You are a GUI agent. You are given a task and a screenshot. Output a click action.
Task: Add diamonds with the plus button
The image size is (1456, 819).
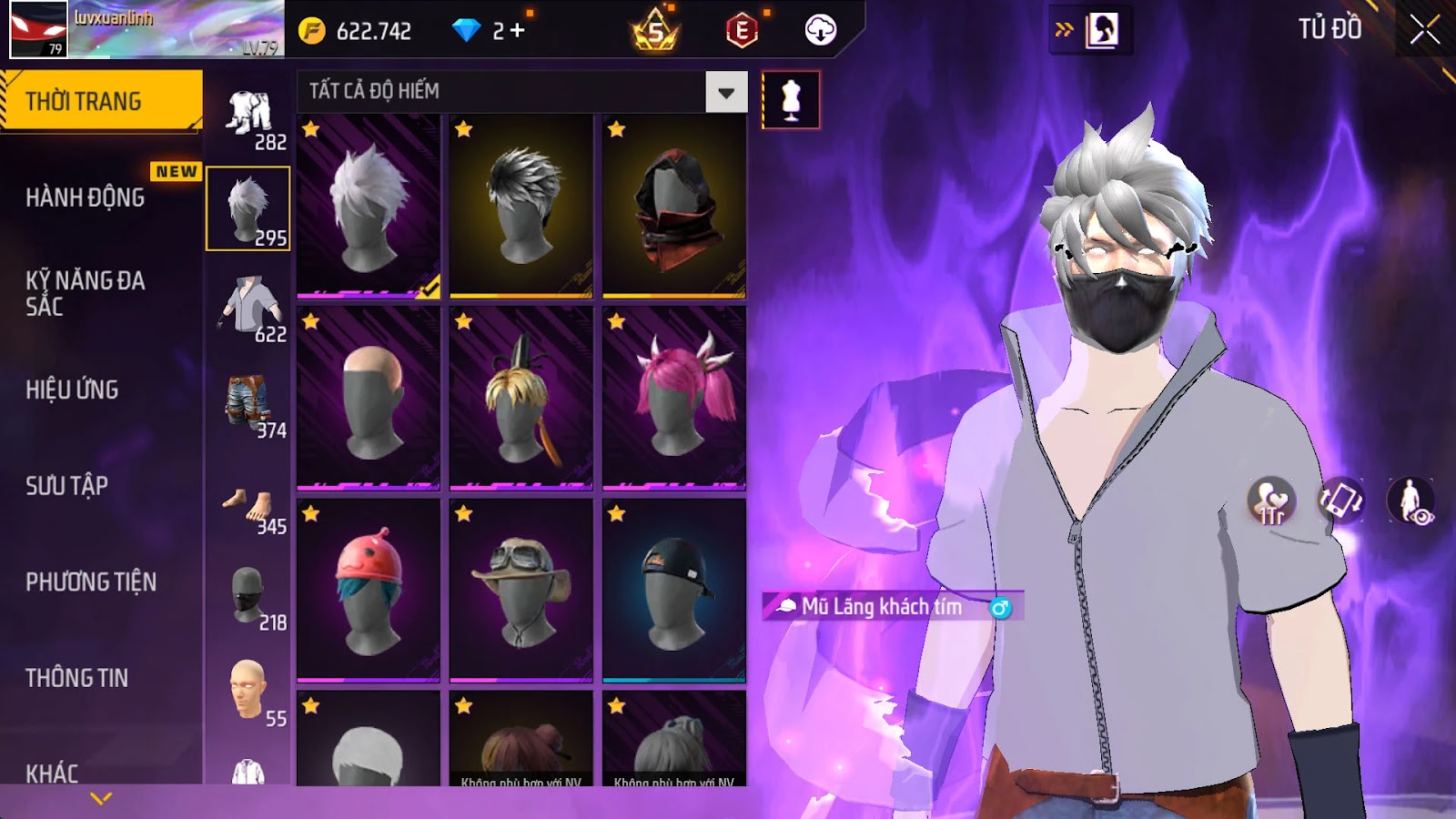click(x=517, y=31)
